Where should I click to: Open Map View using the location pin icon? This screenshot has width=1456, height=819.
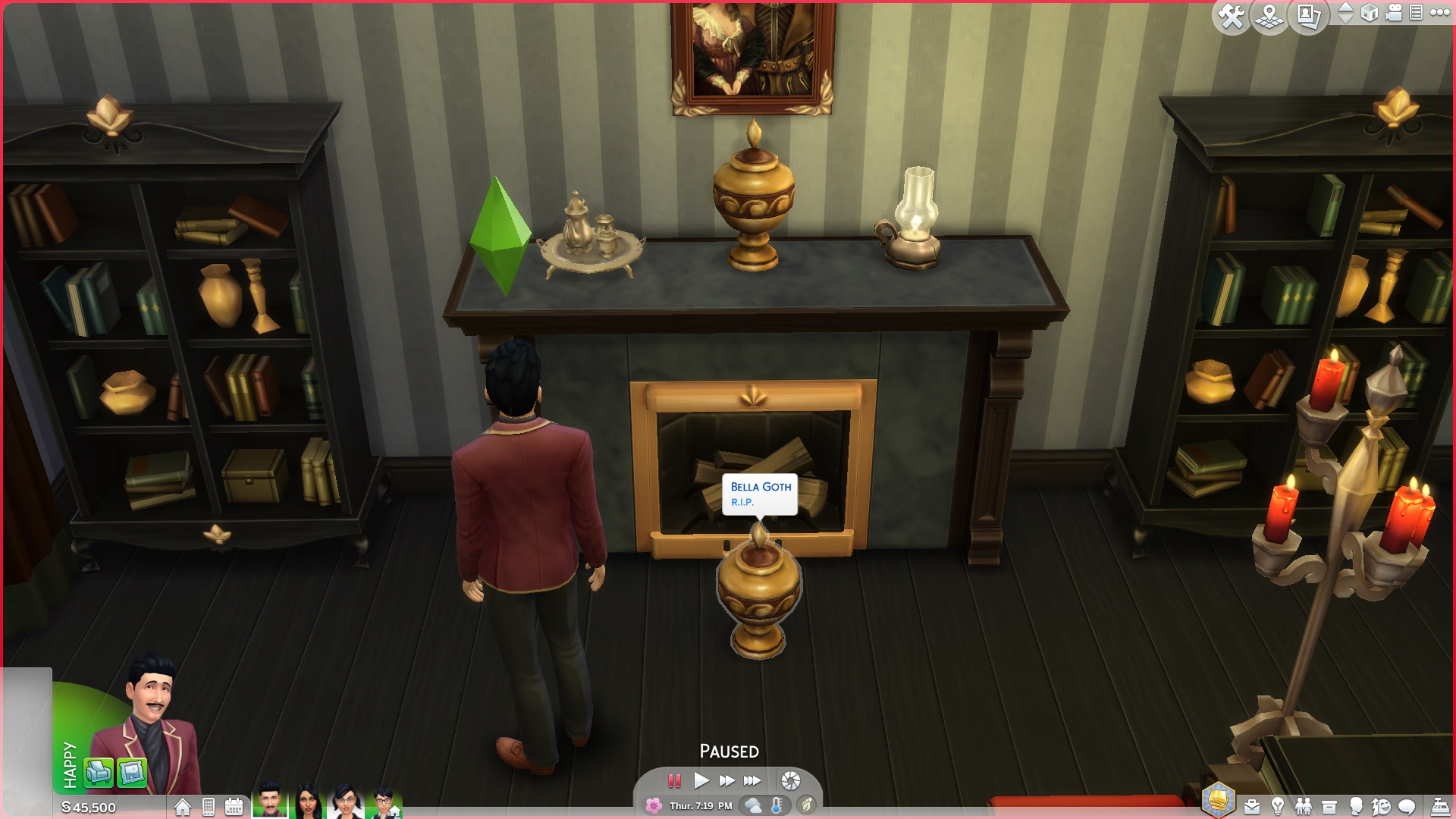click(x=1268, y=15)
